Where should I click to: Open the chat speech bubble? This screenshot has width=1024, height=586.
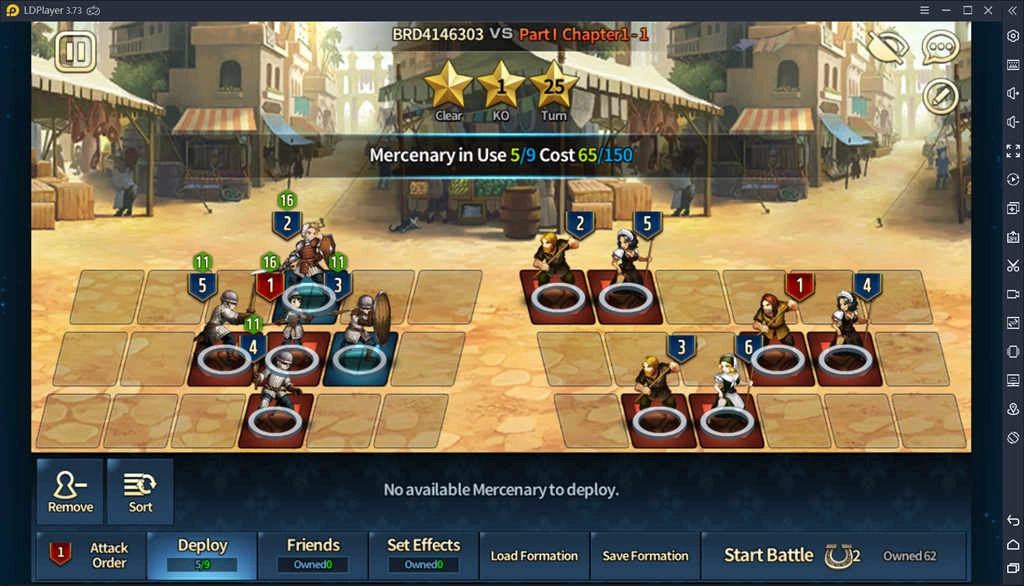pyautogui.click(x=940, y=47)
